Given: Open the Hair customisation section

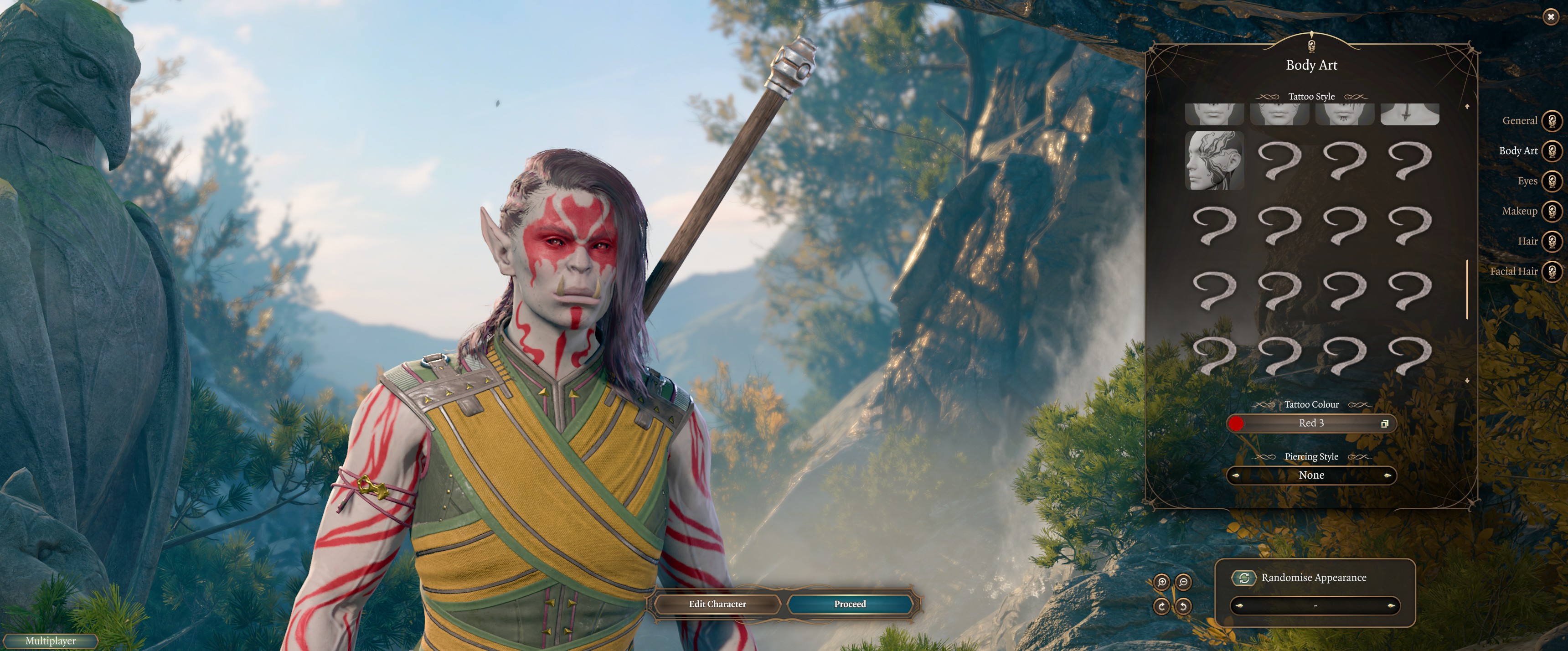Looking at the screenshot, I should pos(1552,241).
